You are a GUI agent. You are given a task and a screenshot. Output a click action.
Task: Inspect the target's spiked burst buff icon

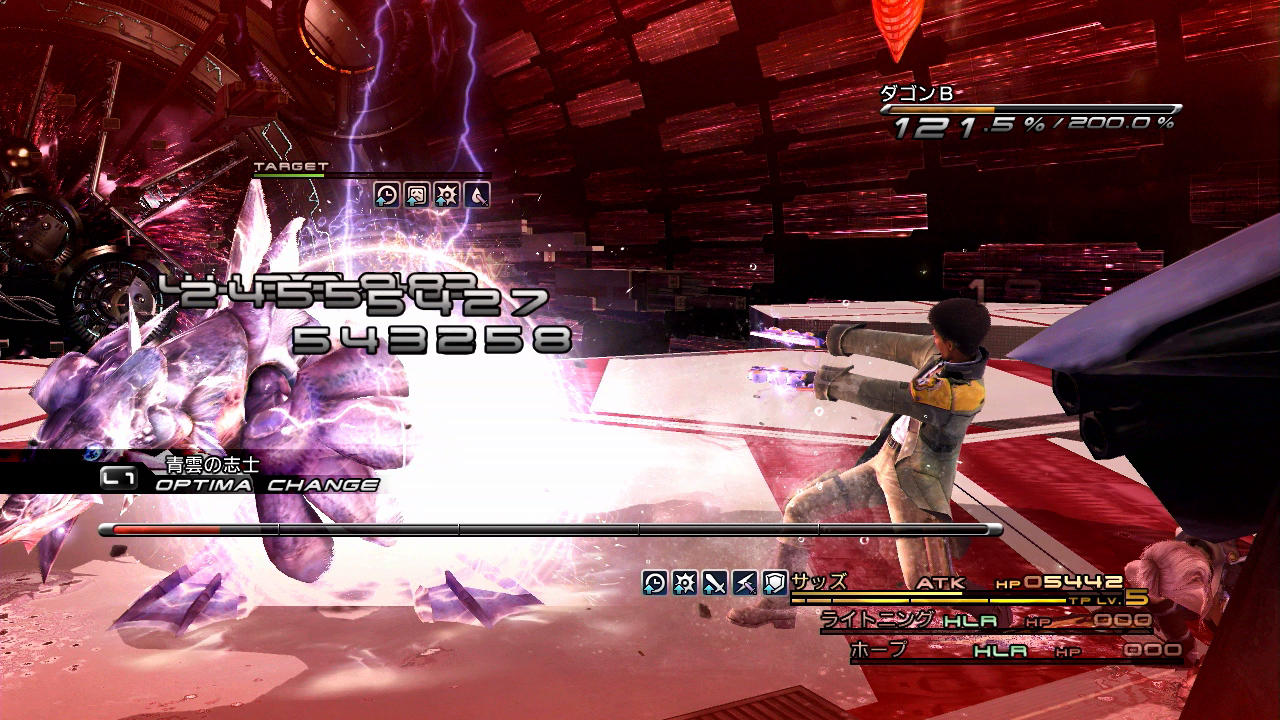(x=446, y=195)
